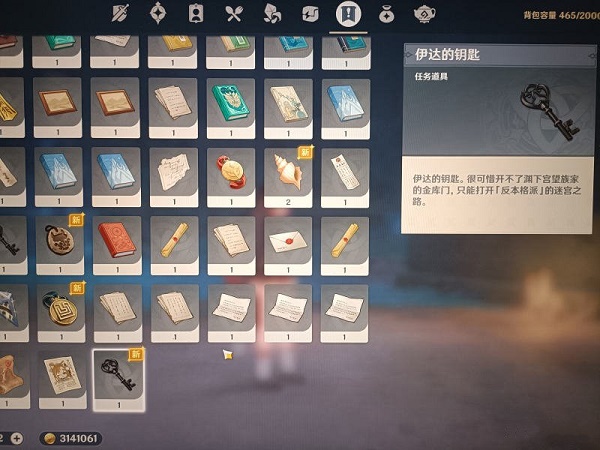600x450 pixels.
Task: Open the gadgets tab
Action: tap(310, 14)
